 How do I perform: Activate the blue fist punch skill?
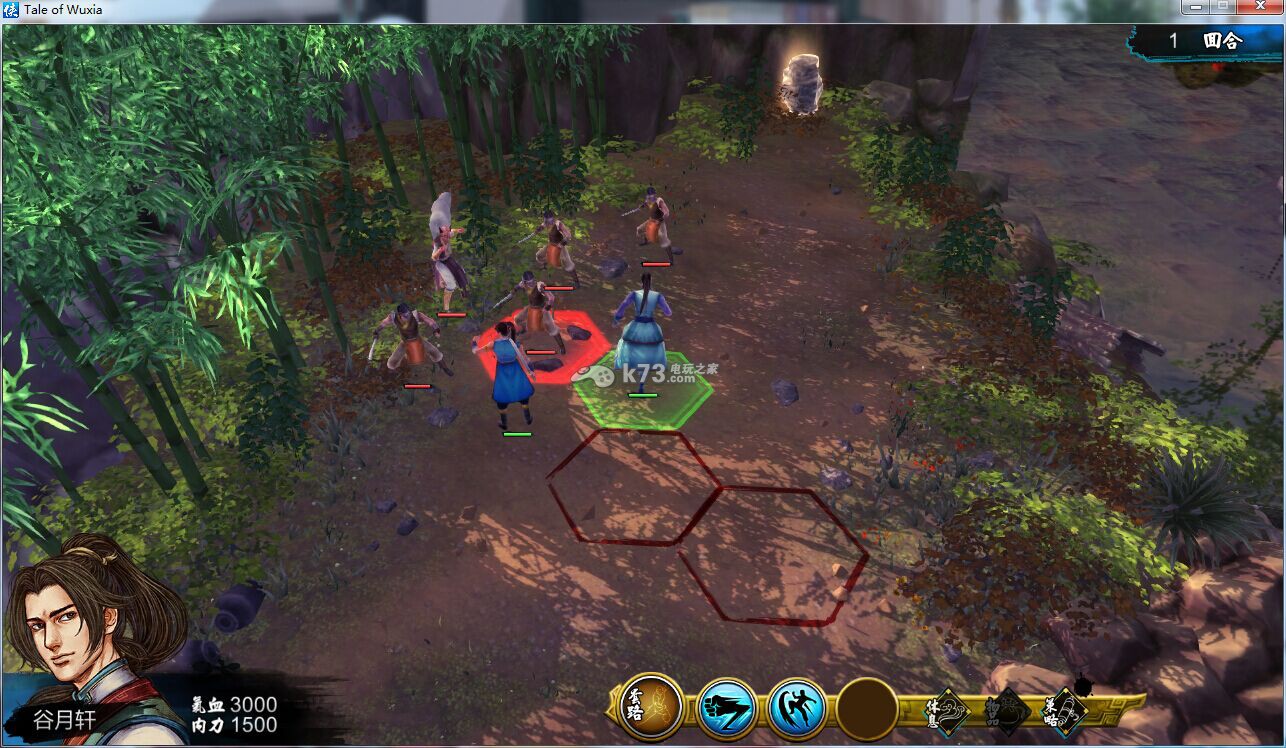tap(726, 708)
